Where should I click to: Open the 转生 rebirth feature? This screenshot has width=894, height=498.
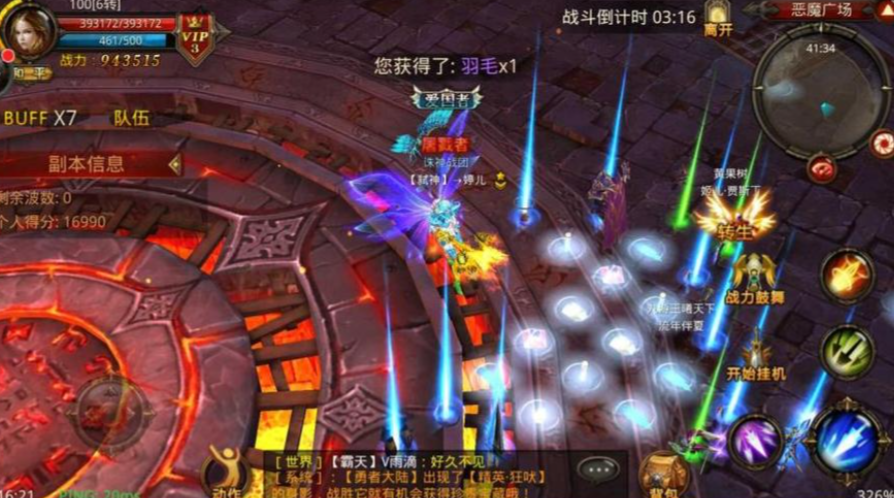(x=733, y=214)
